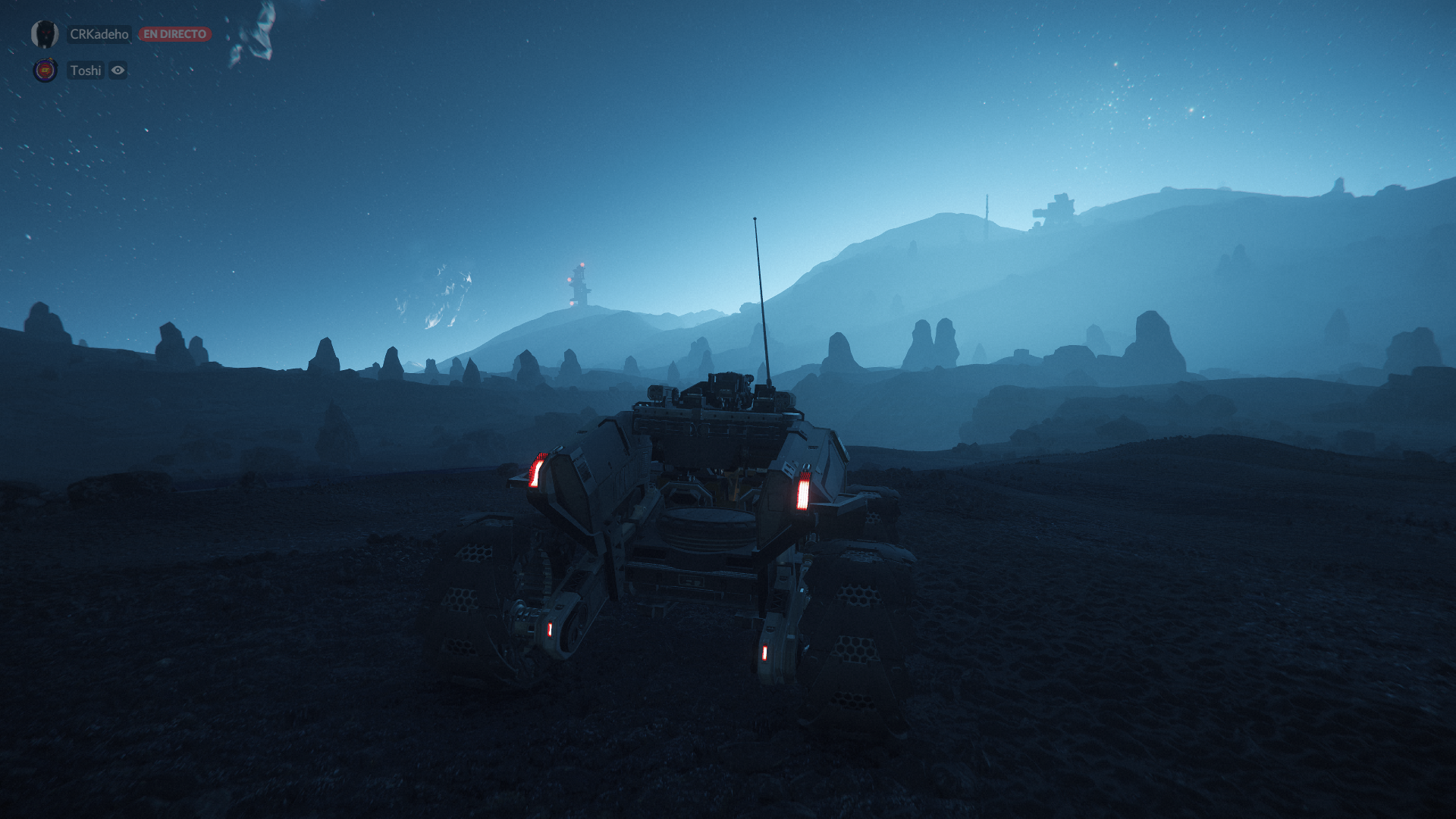Click the eye icon beside Toshi

coord(118,71)
